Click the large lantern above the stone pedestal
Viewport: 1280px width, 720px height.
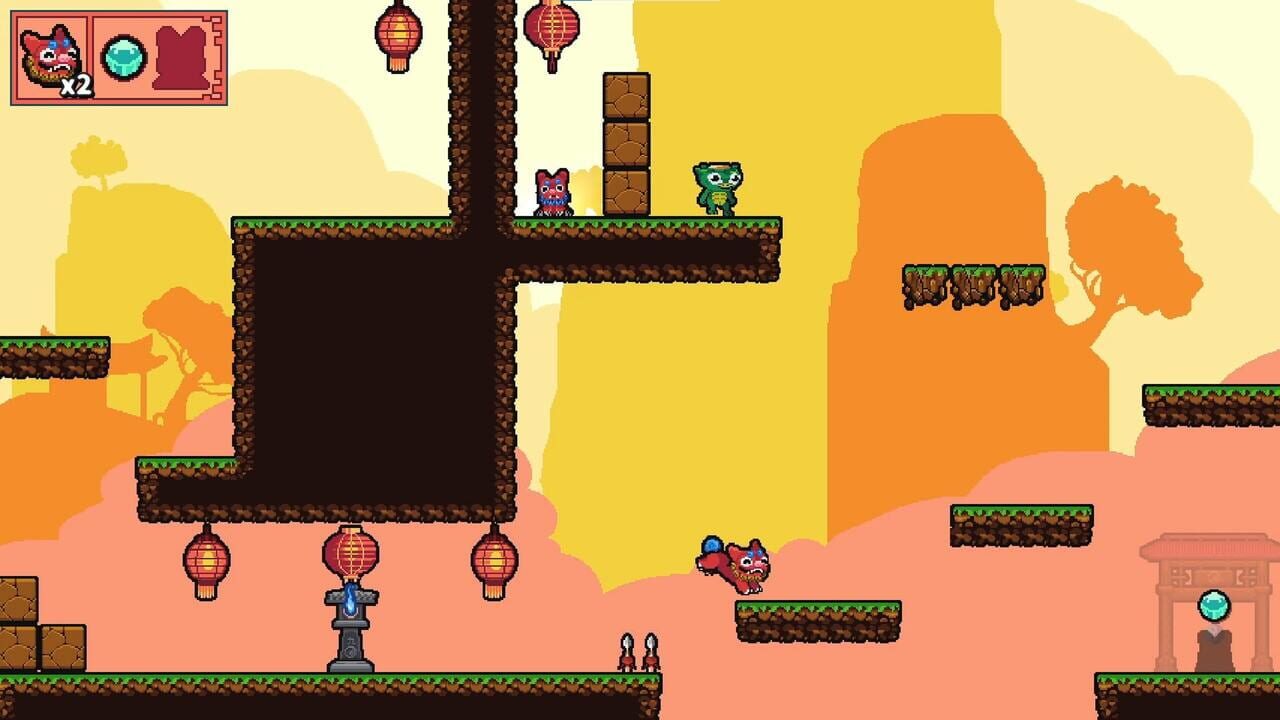[352, 555]
